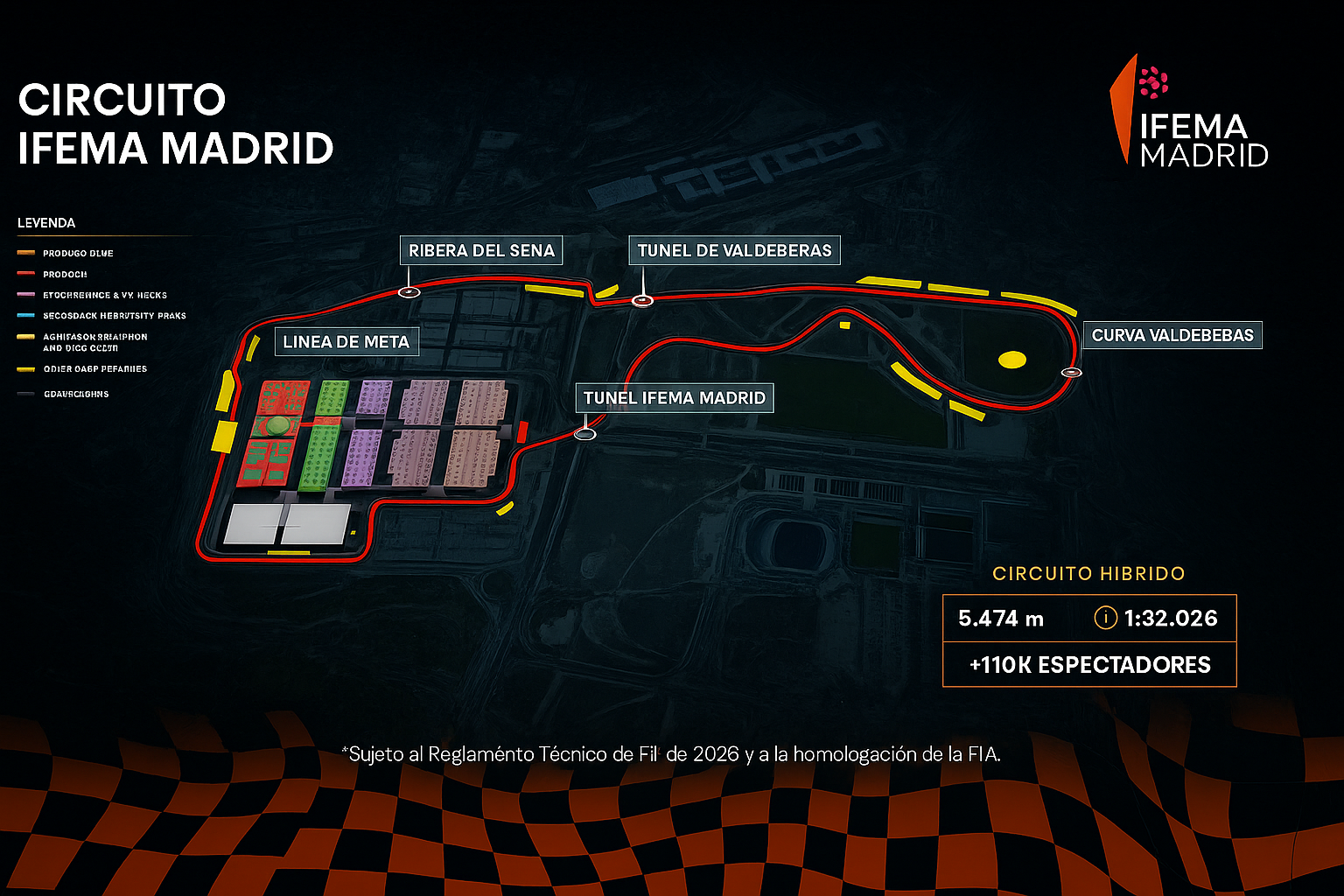Select the PRODUGO DLME legend entry
The width and height of the screenshot is (1344, 896).
(x=78, y=253)
